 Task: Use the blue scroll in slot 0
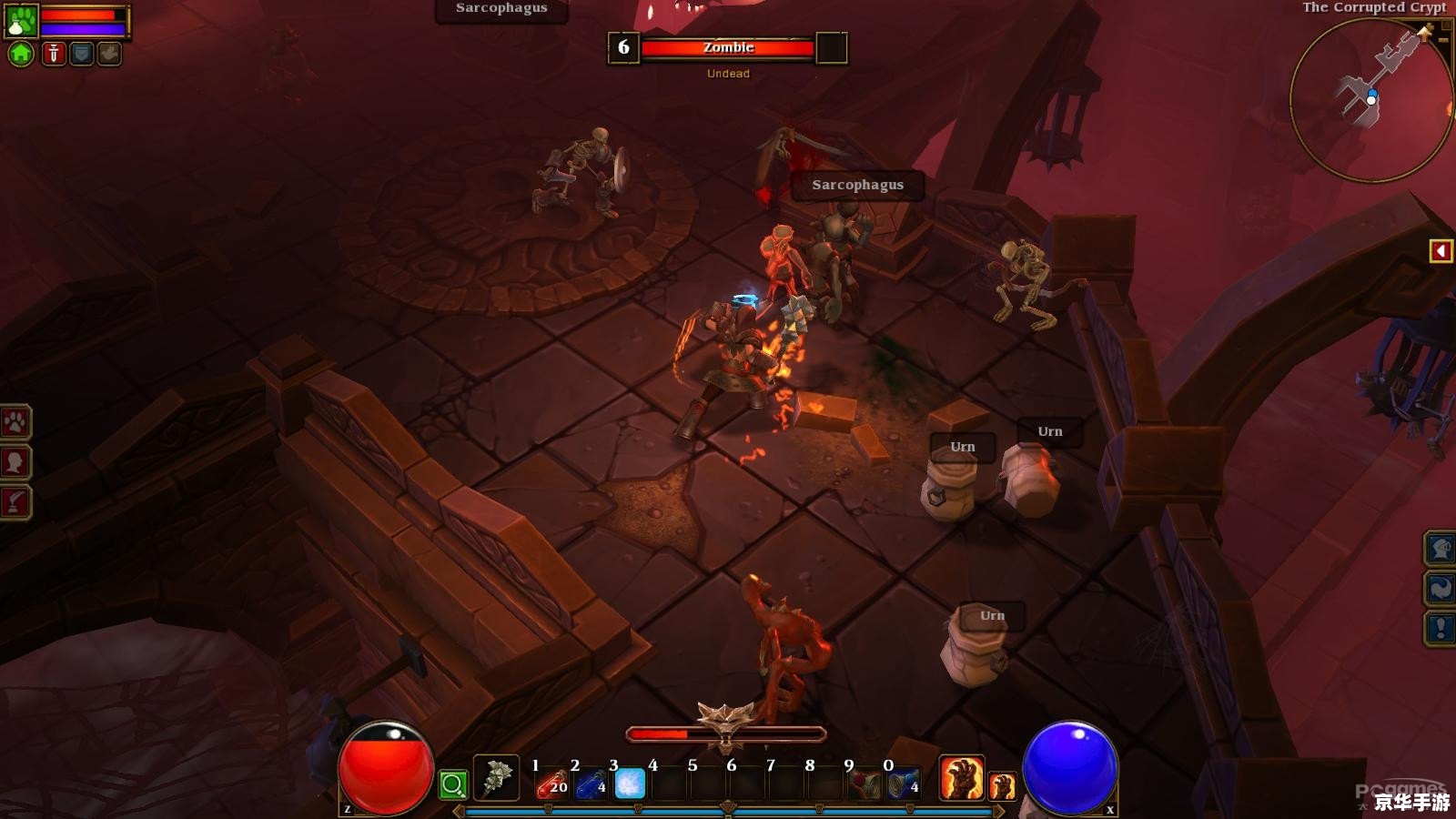(x=904, y=784)
